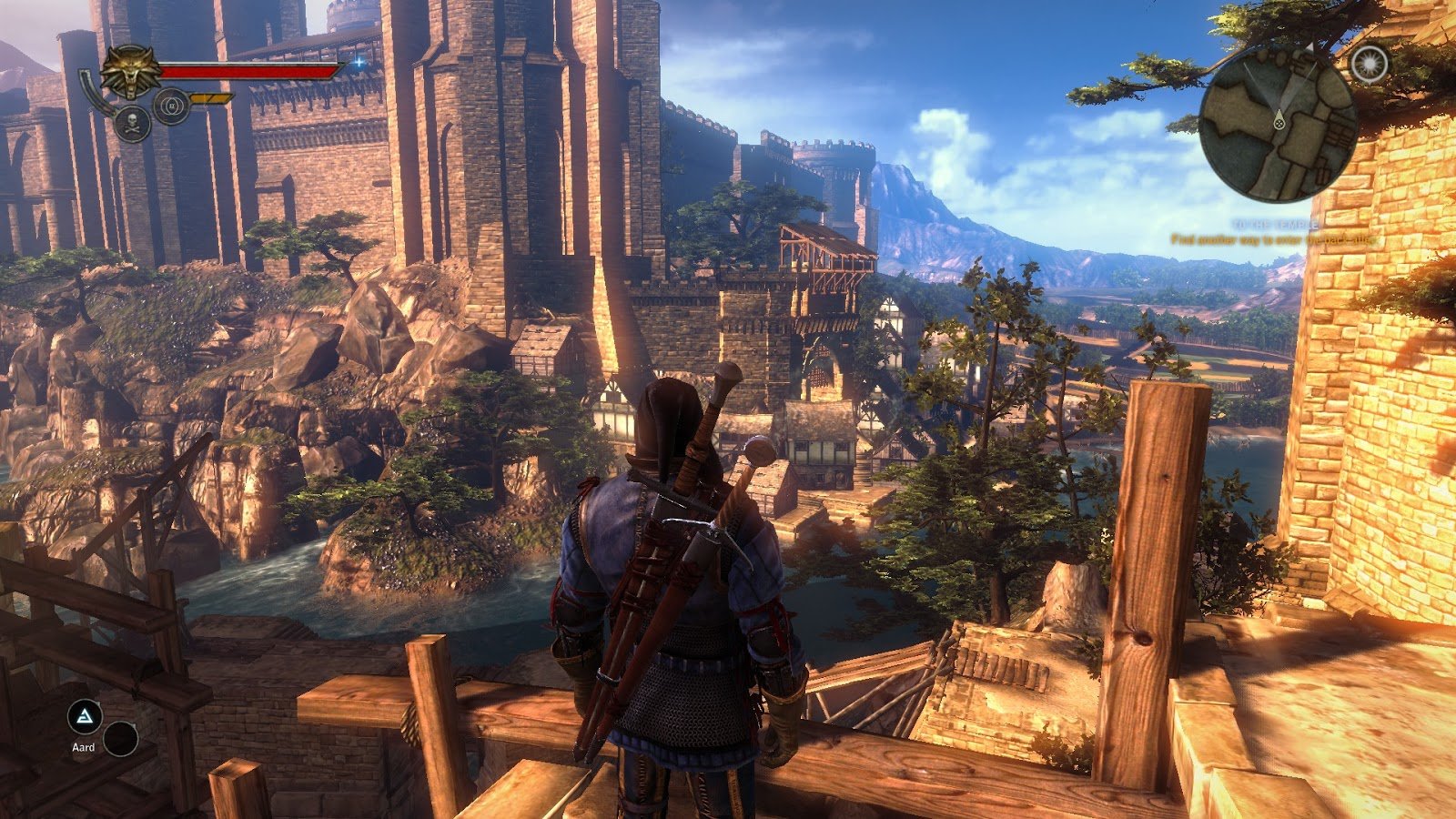Screen dimensions: 1456x819
Task: Click the sun time-of-day icon
Action: click(x=1369, y=64)
